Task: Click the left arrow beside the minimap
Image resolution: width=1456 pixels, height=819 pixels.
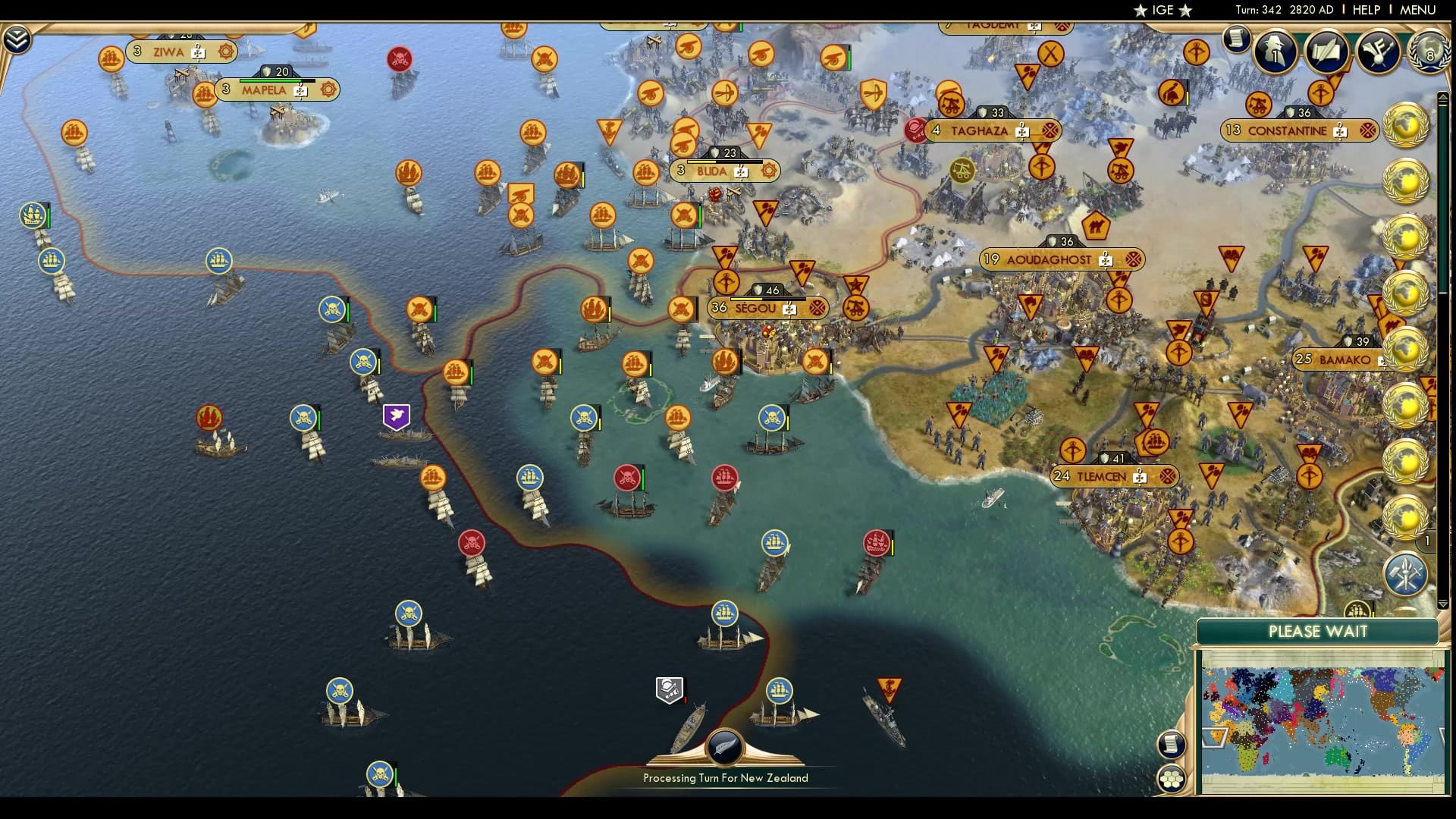Action: click(x=1214, y=738)
